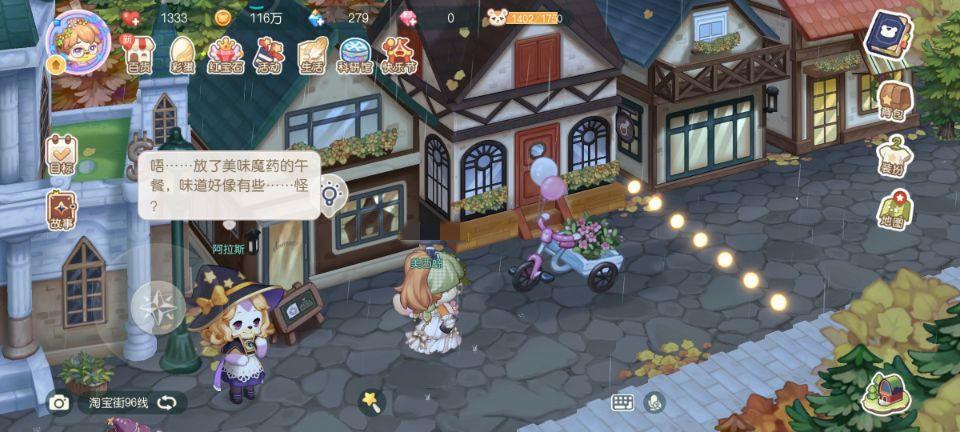The image size is (960, 432).
Task: Open the 故事 story book
Action: point(61,210)
